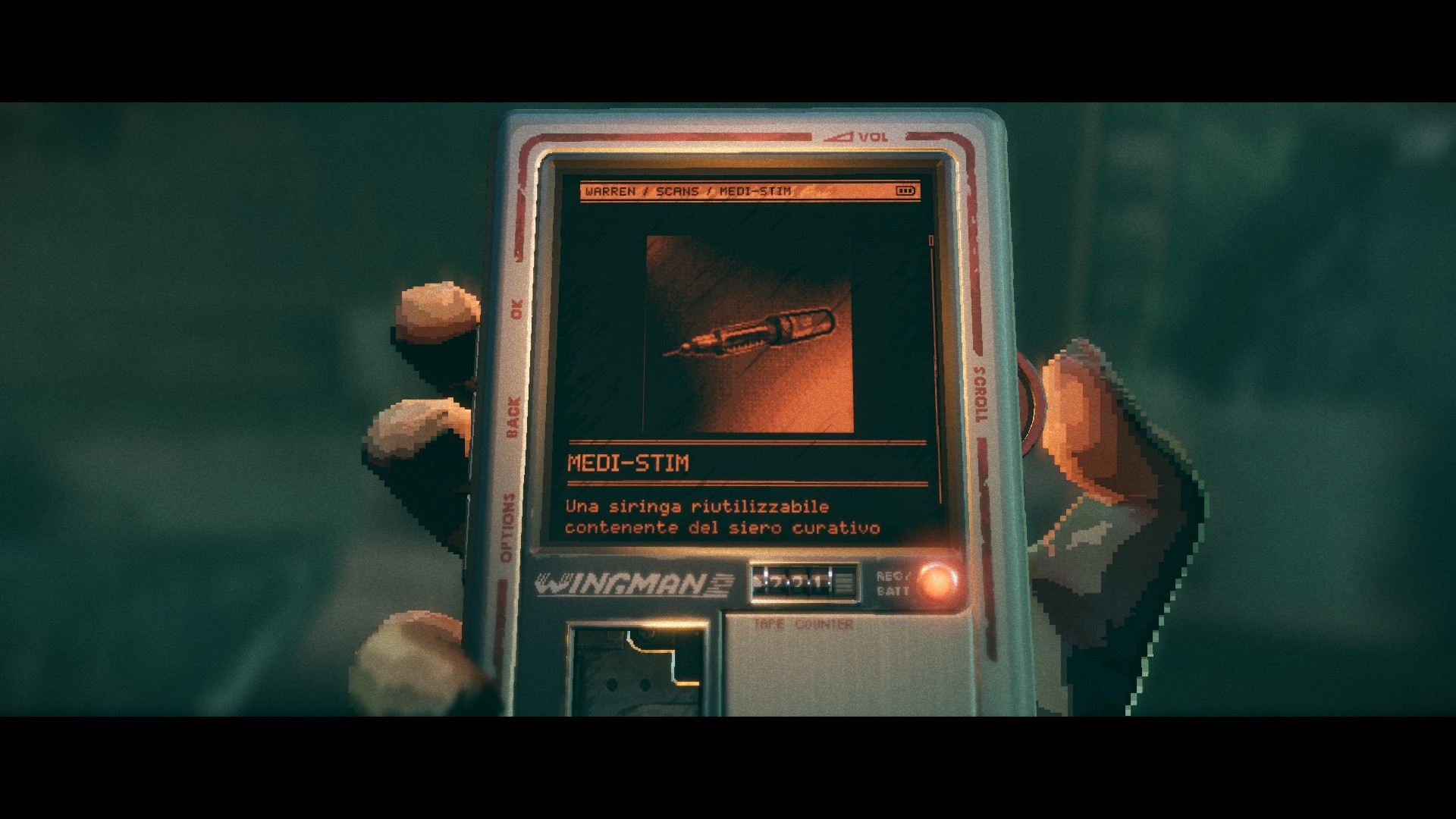Select the Medi-Stim syringe scan image
1456x819 pixels.
[749, 334]
